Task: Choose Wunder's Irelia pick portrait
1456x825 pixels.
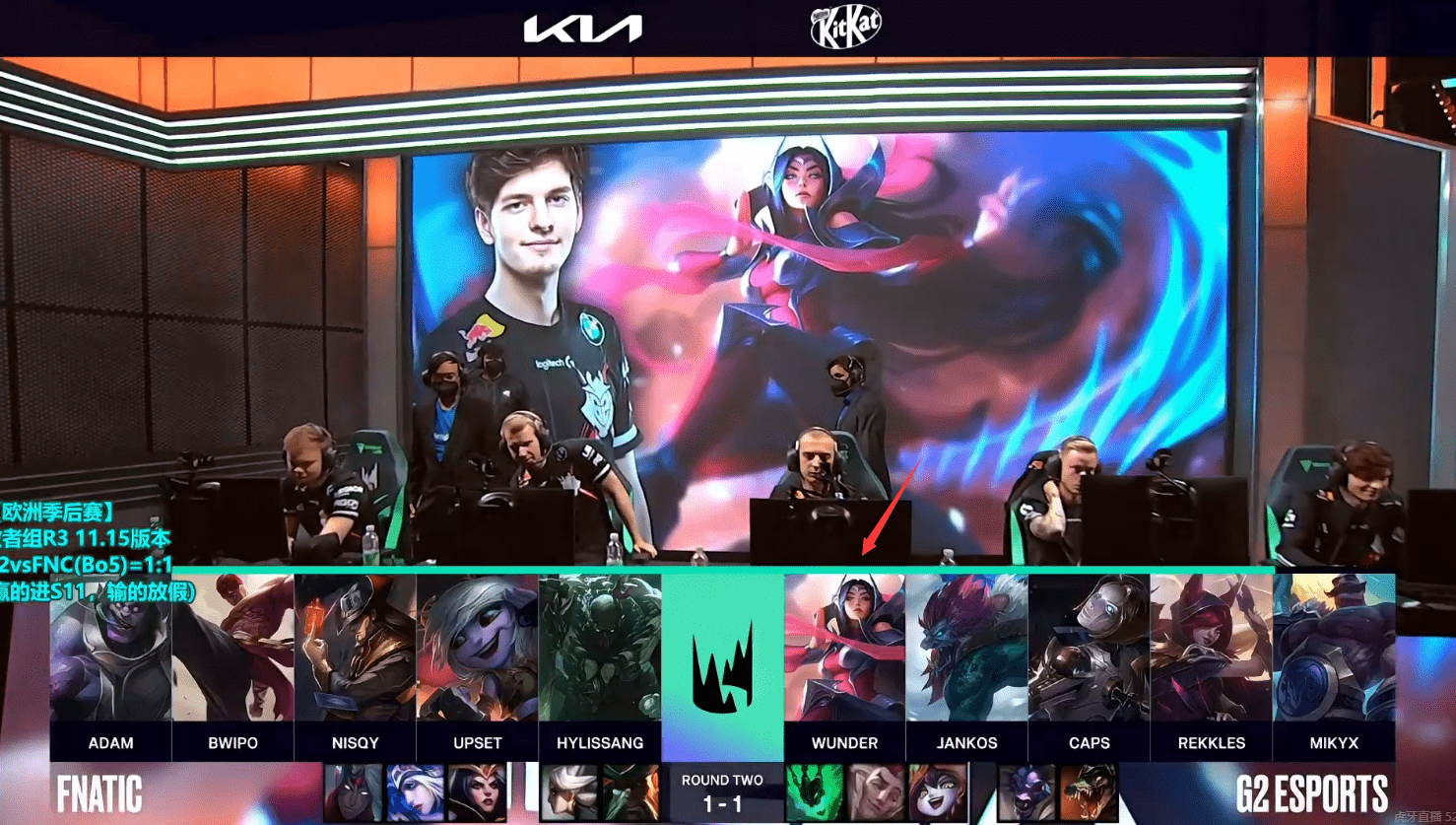Action: click(844, 649)
